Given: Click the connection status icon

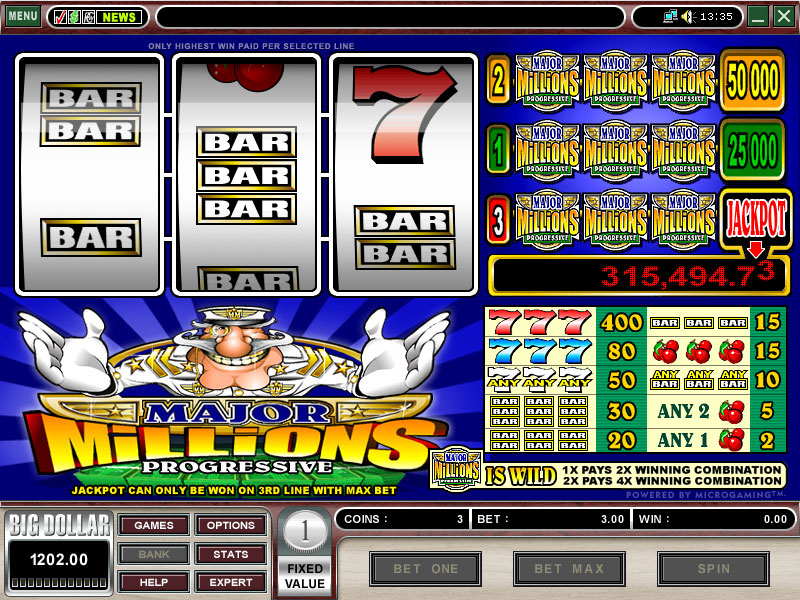Looking at the screenshot, I should pos(669,16).
